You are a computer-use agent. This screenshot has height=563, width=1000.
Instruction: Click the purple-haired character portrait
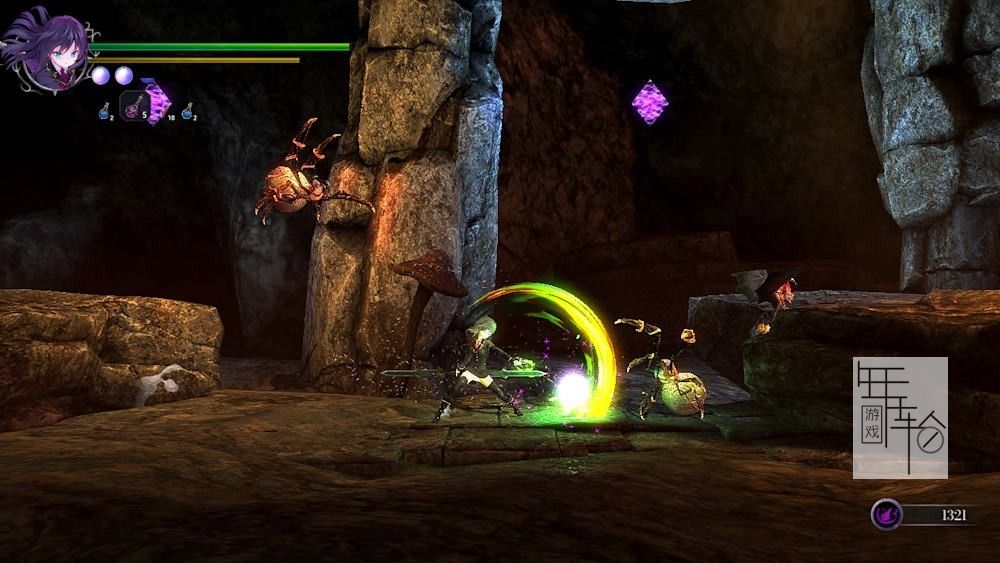coord(45,49)
